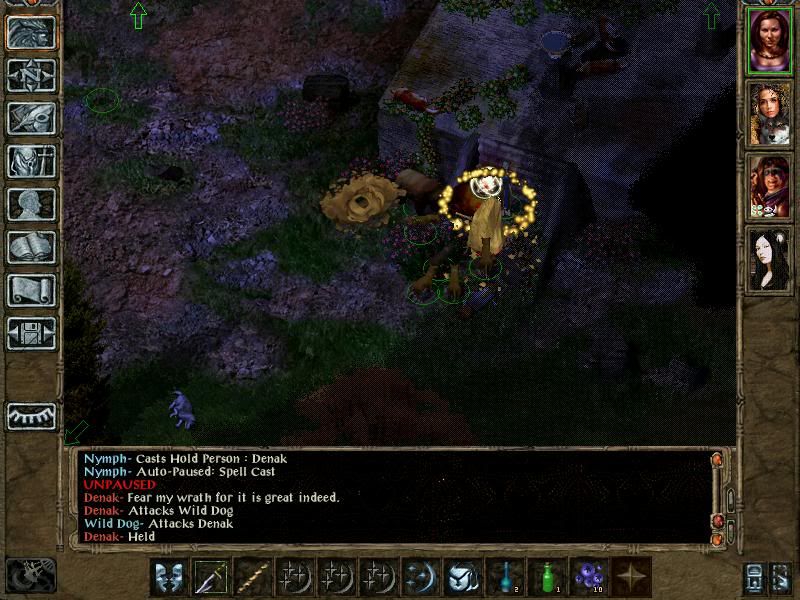Select the top portrait with the green border
800x600 pixels.
pyautogui.click(x=769, y=42)
